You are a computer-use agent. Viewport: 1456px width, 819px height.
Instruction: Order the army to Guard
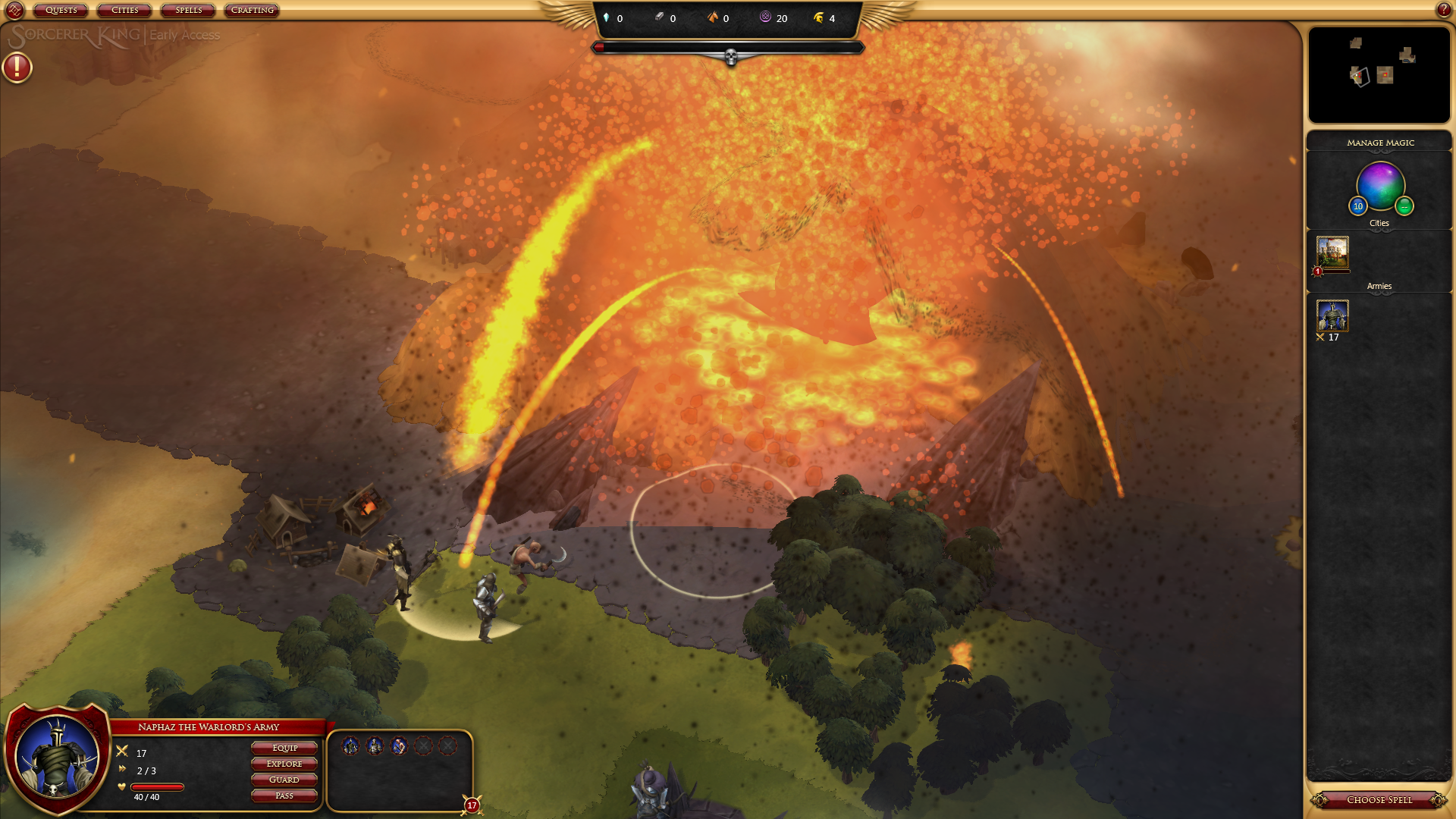click(x=284, y=780)
